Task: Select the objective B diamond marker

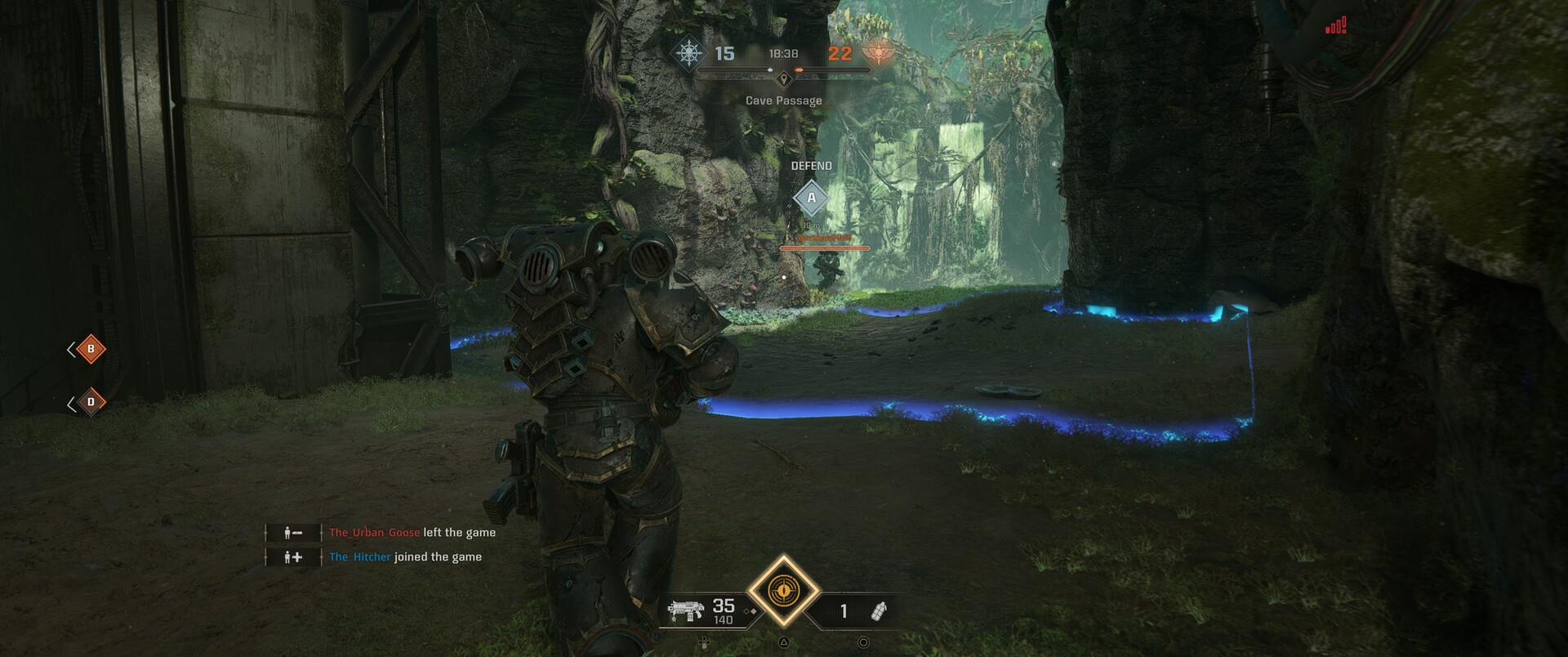Action: 91,349
